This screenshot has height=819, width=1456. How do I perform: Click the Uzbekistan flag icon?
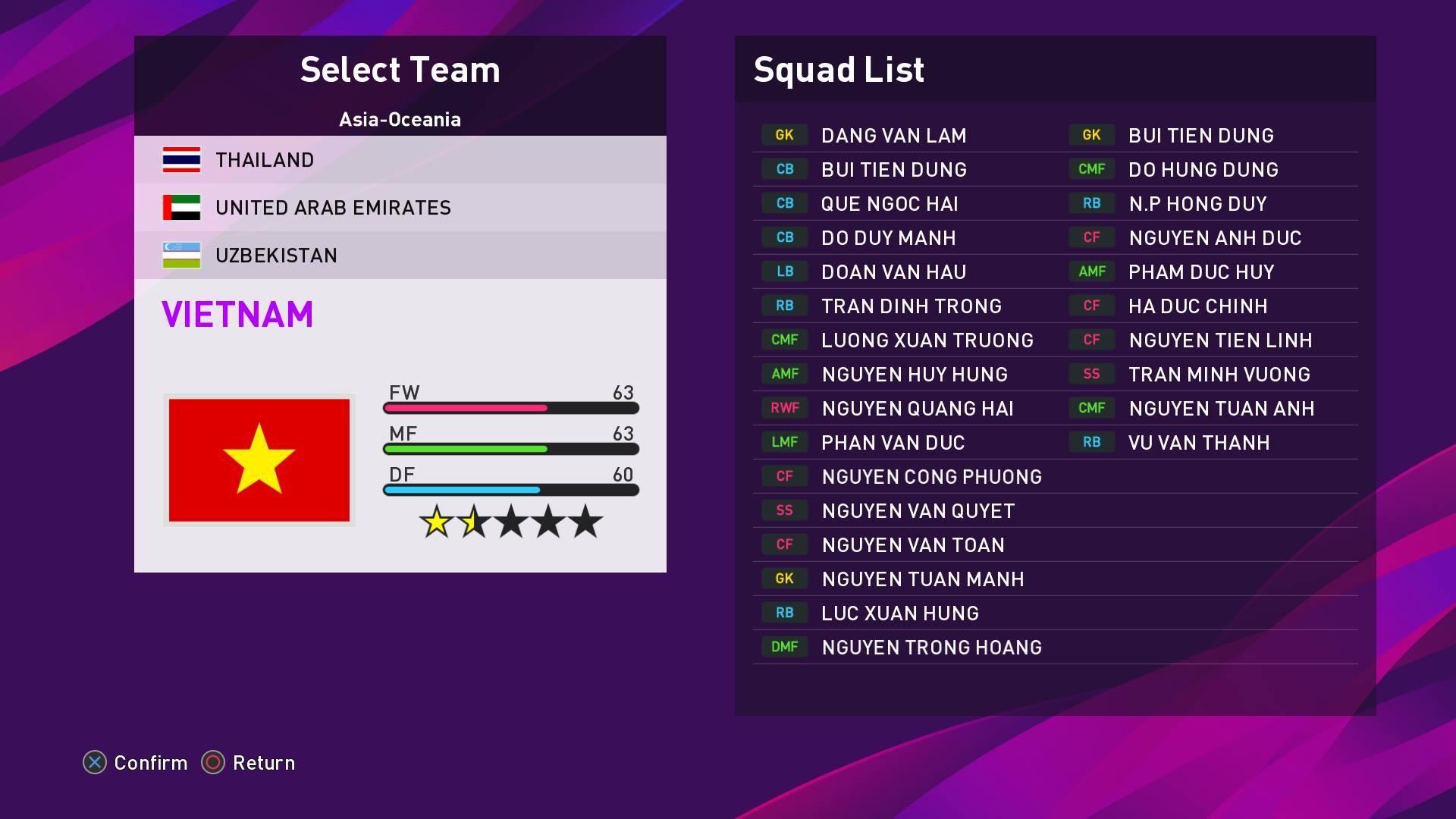(x=183, y=256)
